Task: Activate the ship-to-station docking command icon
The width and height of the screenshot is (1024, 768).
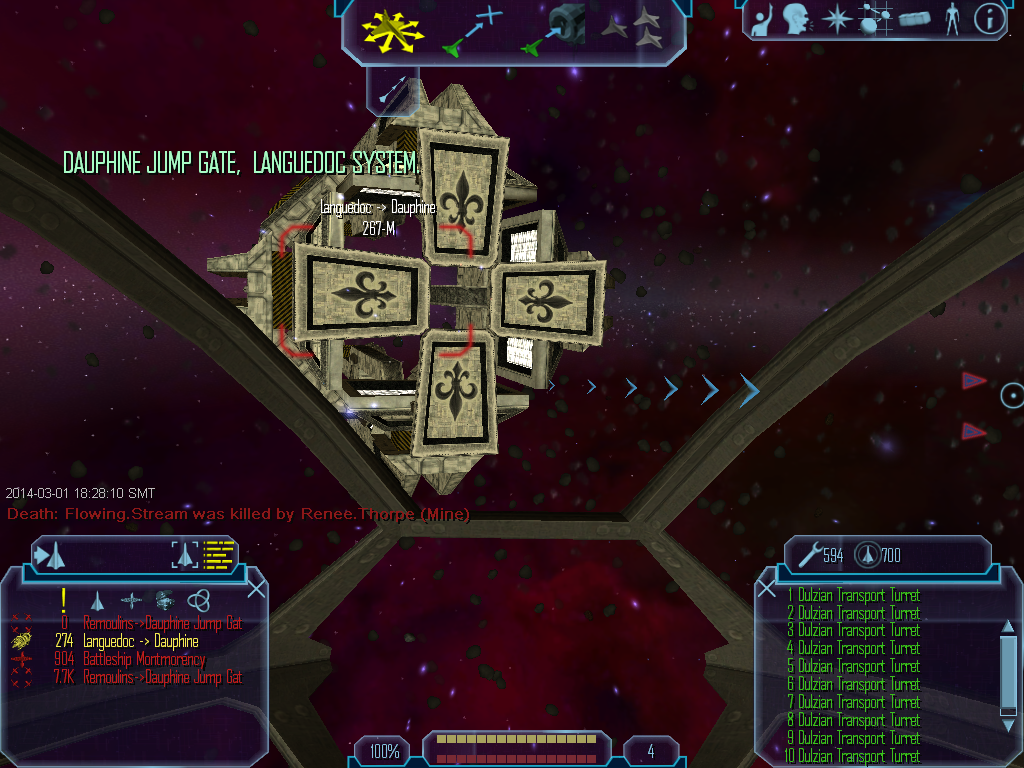Action: (x=553, y=30)
